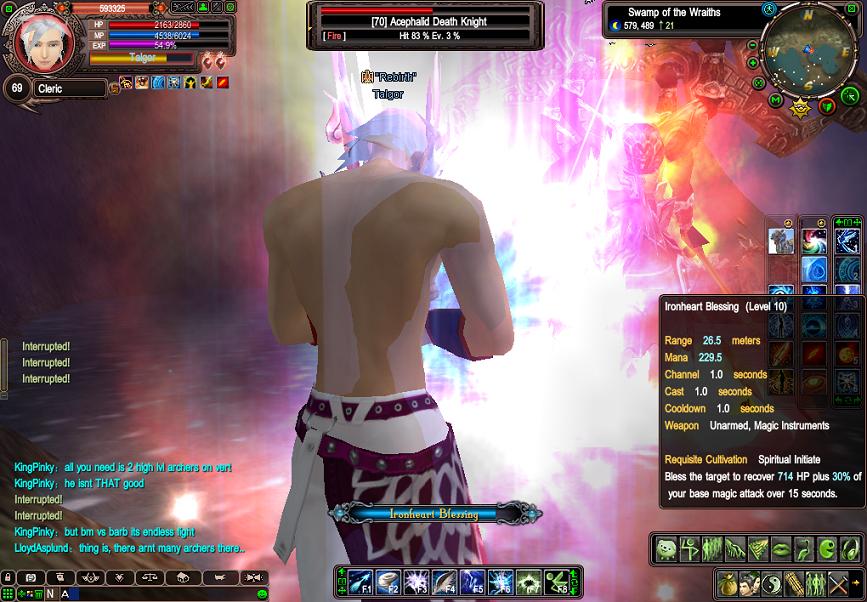Click the green smiley face emote button

coord(667,548)
